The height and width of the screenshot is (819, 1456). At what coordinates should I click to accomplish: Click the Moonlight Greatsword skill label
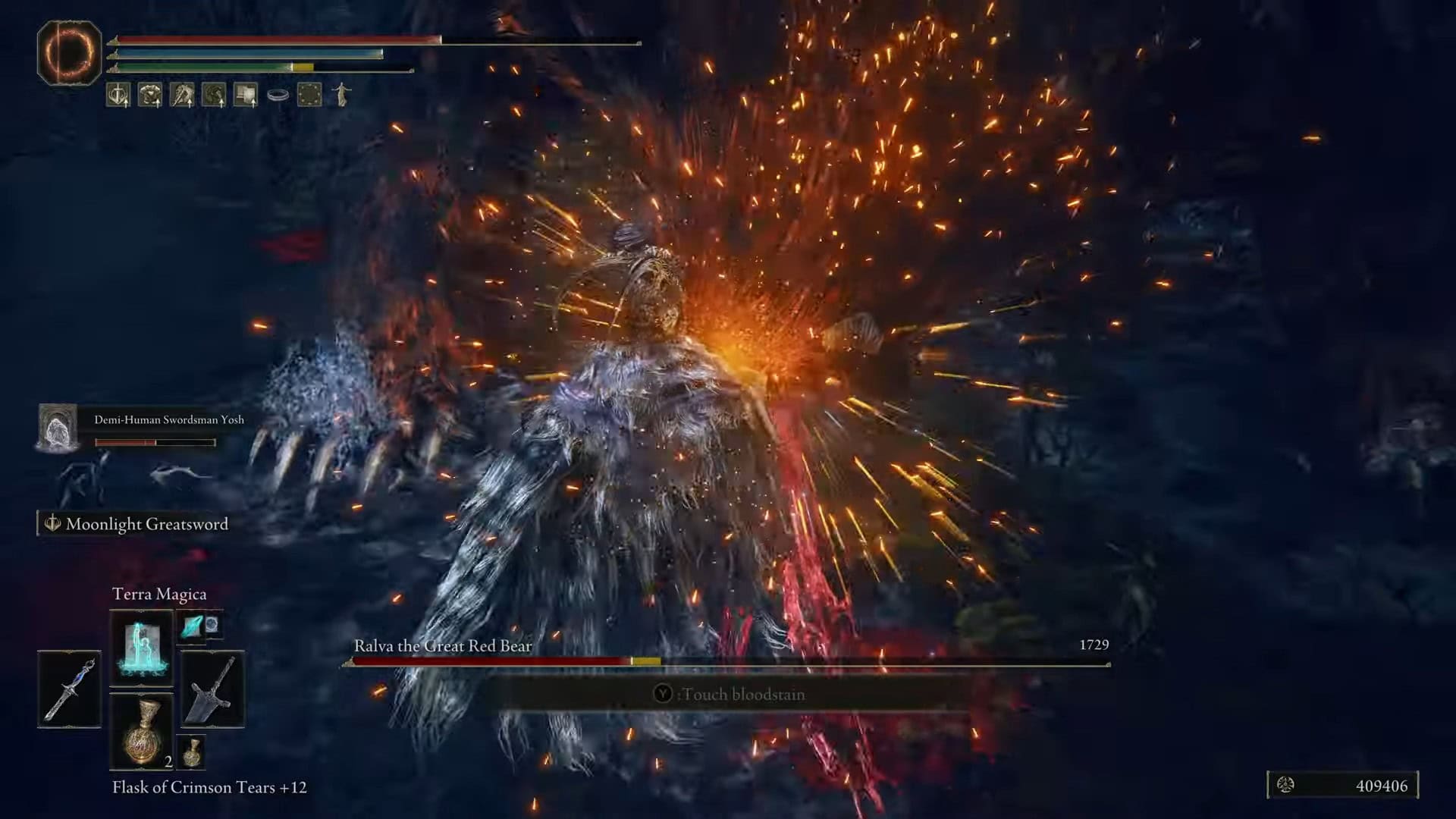146,524
